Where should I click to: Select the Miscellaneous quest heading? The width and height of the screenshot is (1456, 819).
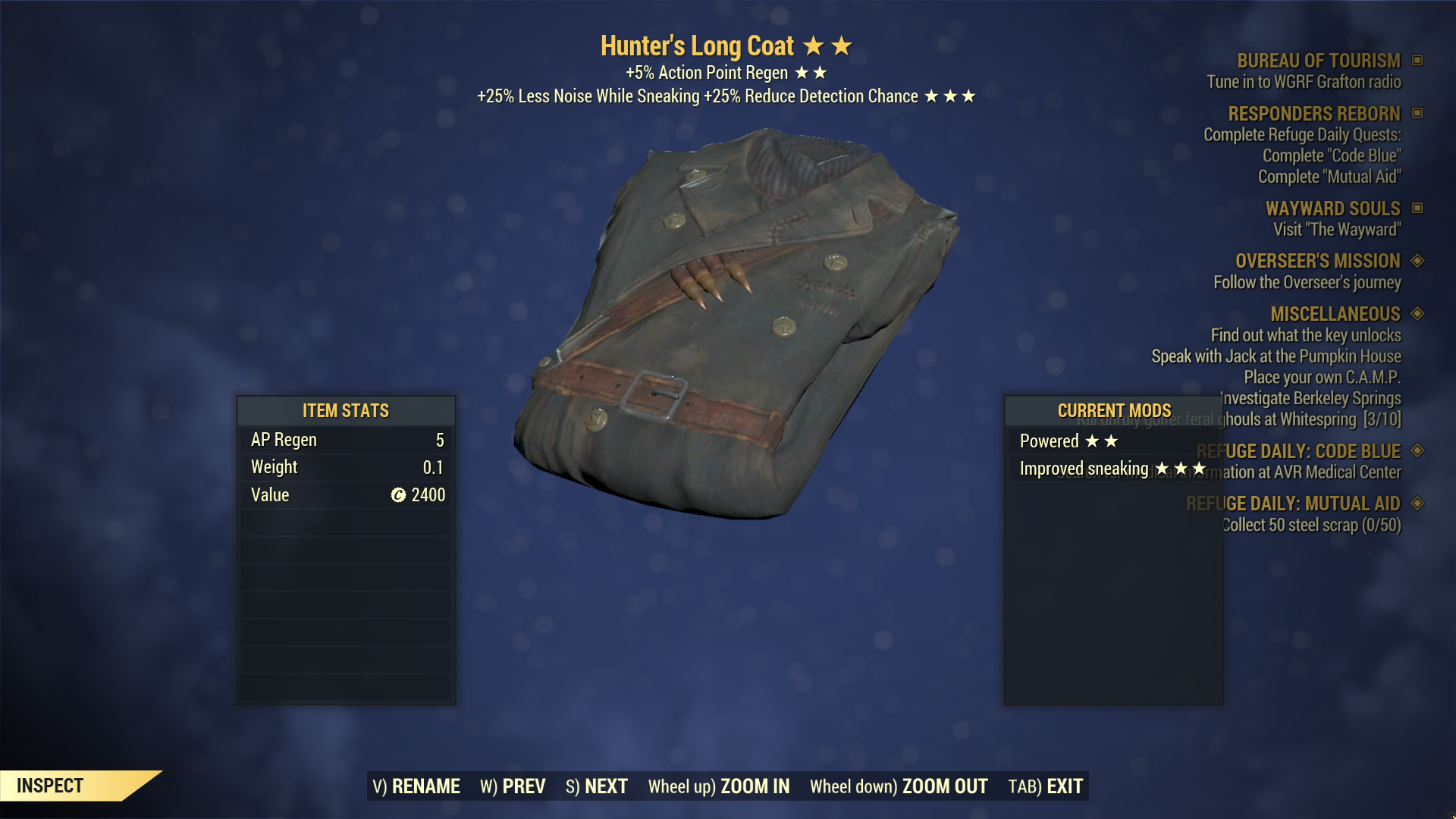click(1335, 314)
